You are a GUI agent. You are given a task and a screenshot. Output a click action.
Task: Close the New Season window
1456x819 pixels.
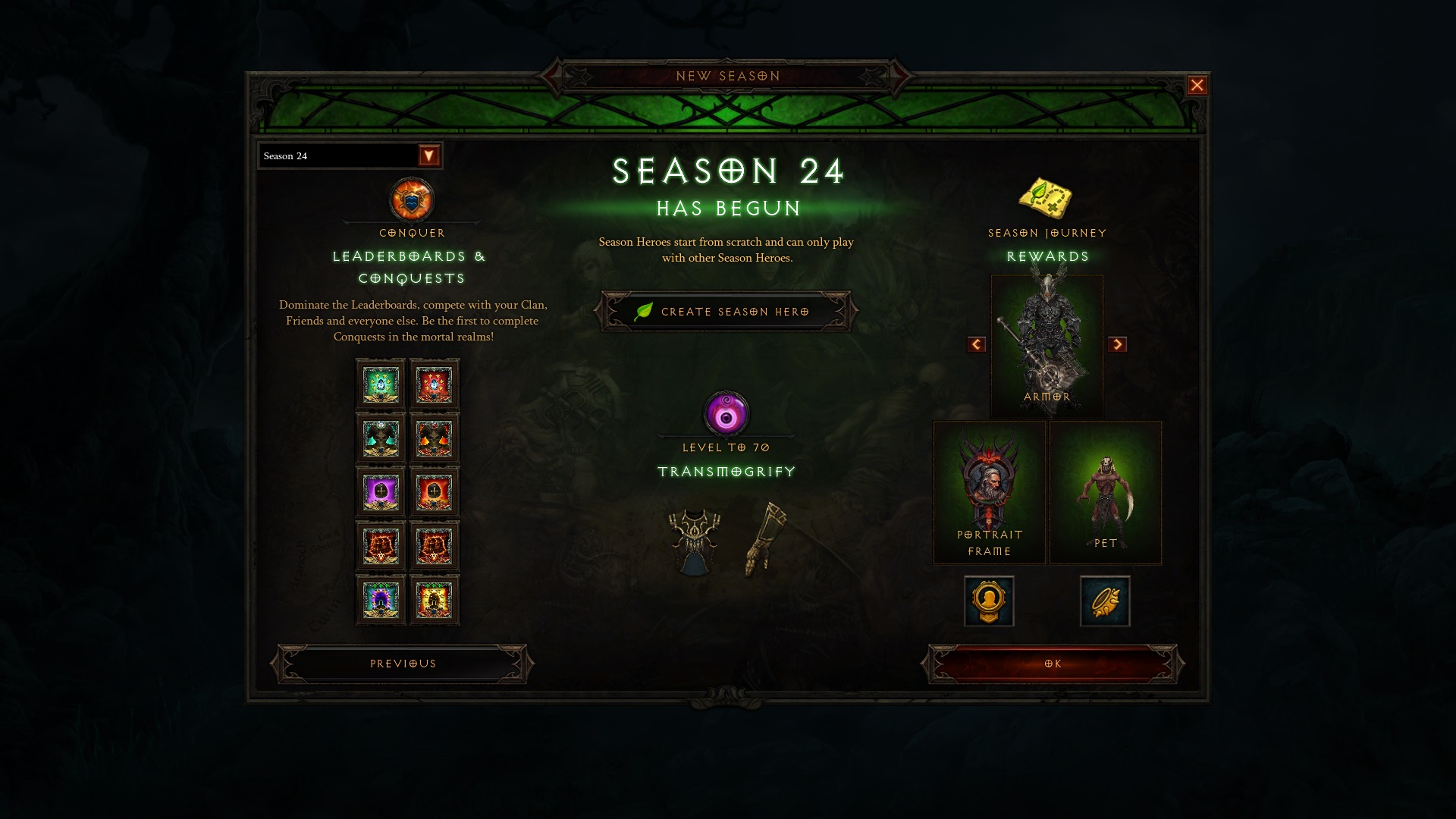point(1197,85)
